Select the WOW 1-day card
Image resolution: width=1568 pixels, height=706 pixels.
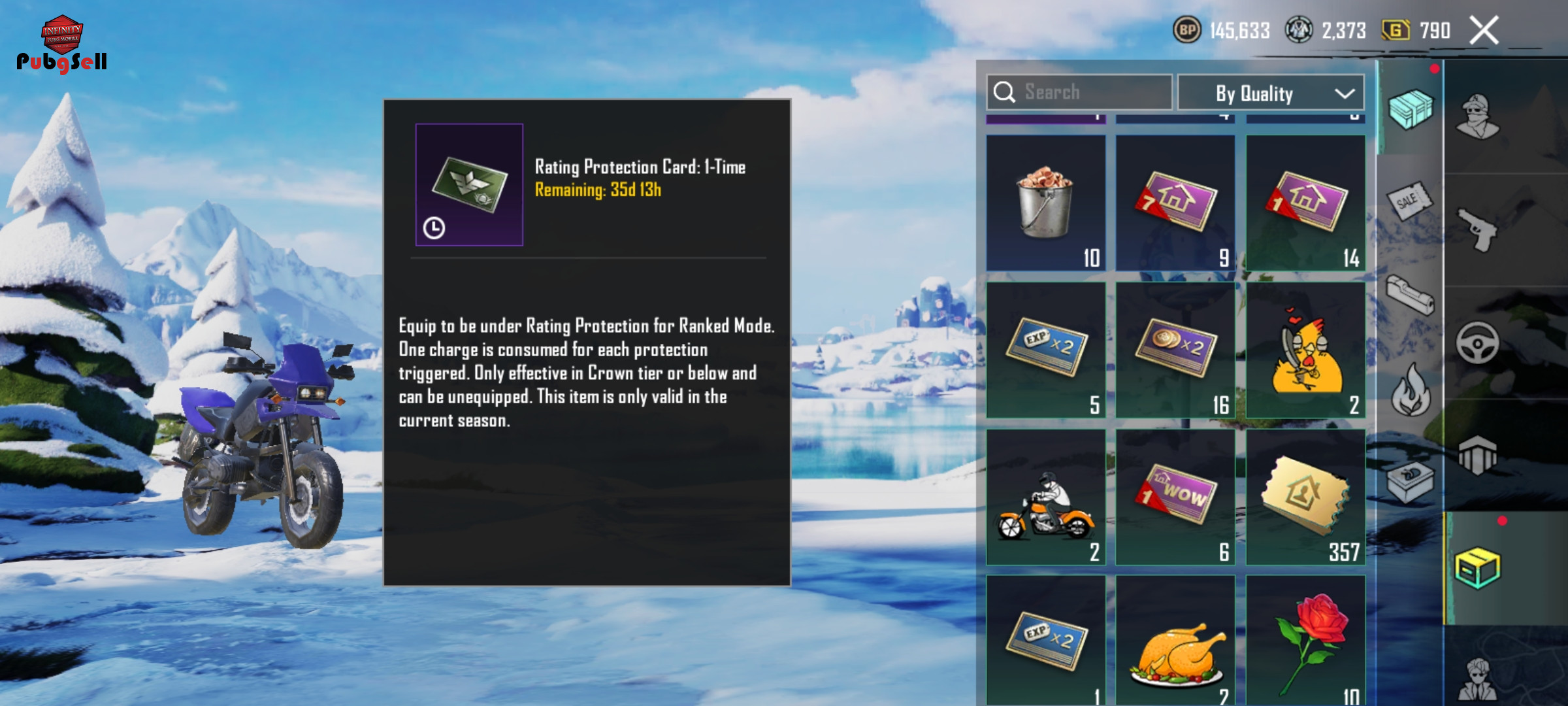coord(1175,497)
